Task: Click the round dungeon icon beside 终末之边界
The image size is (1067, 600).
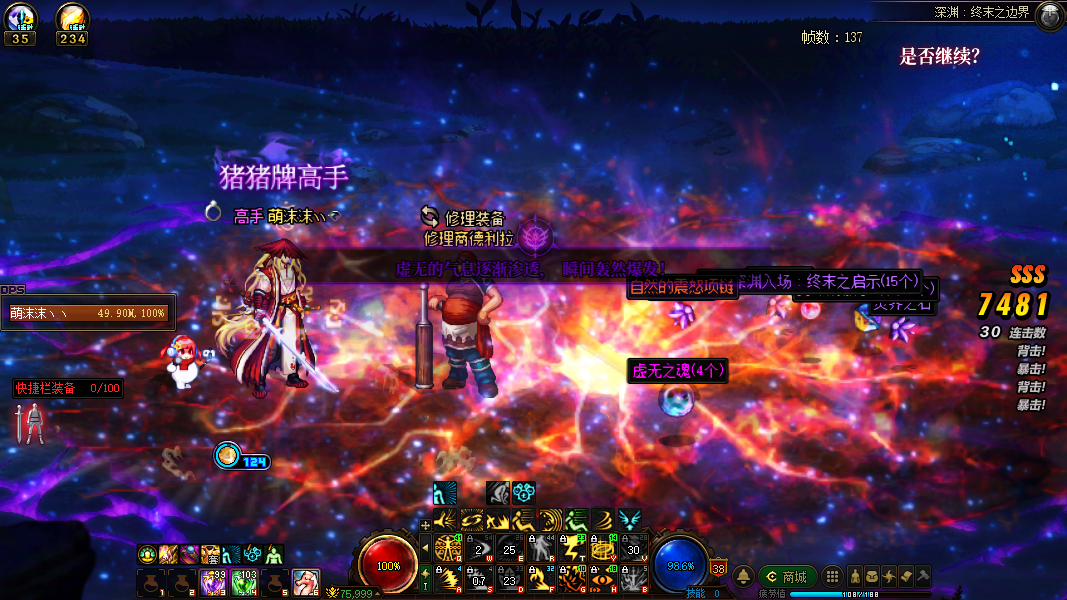Action: pyautogui.click(x=1049, y=14)
